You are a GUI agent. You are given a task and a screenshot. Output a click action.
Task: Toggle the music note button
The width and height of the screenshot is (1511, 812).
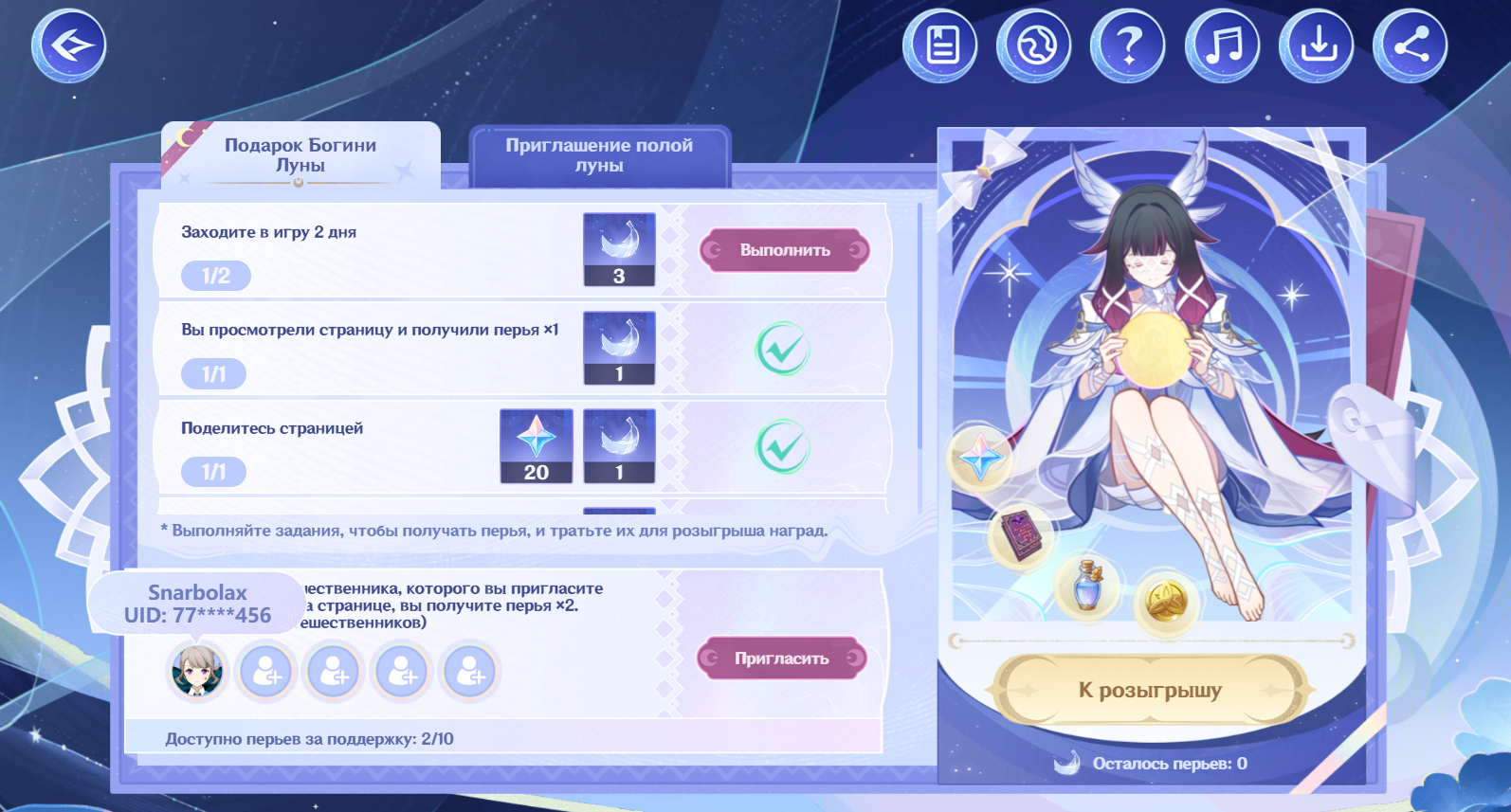1222,45
